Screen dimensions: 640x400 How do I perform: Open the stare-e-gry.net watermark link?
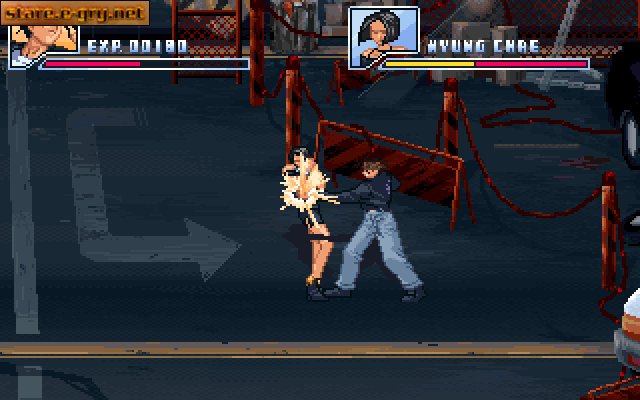point(73,14)
